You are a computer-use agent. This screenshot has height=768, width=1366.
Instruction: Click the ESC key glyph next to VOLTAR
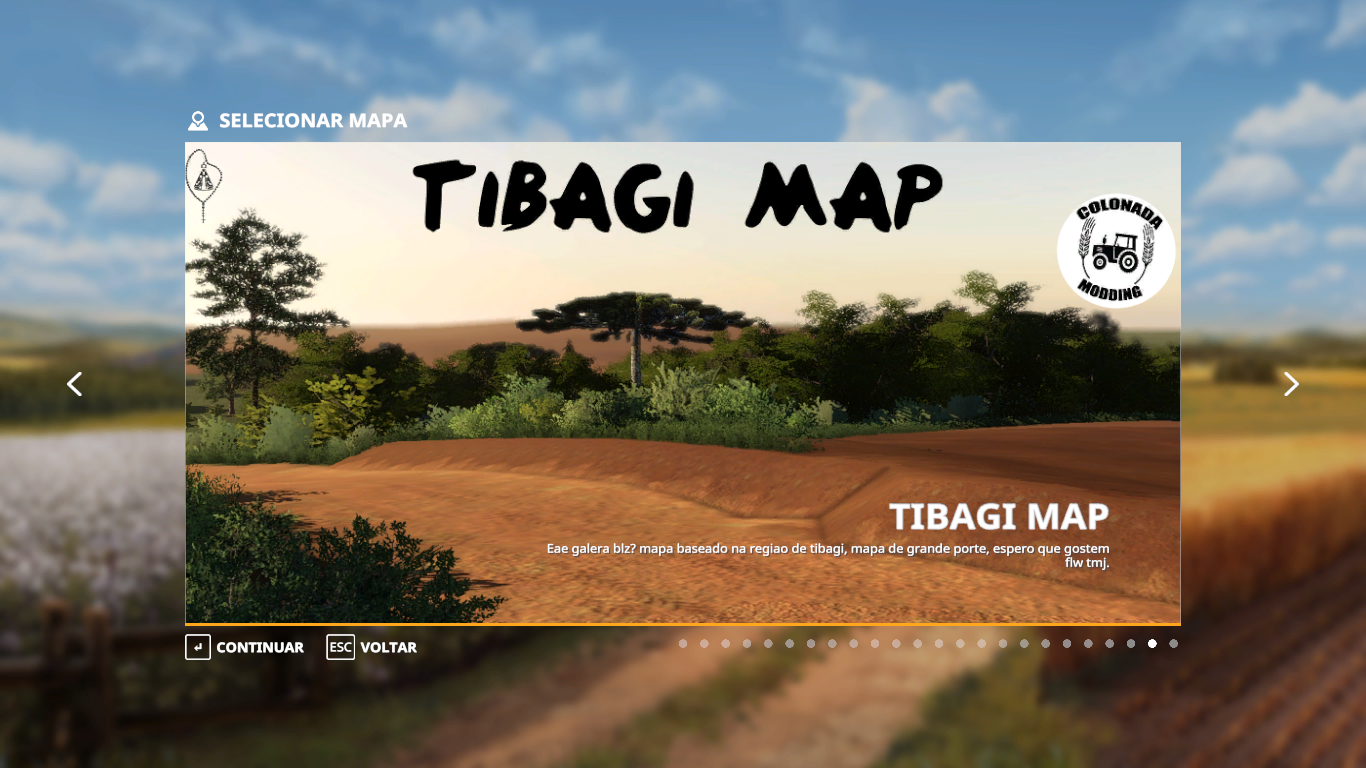click(x=340, y=647)
